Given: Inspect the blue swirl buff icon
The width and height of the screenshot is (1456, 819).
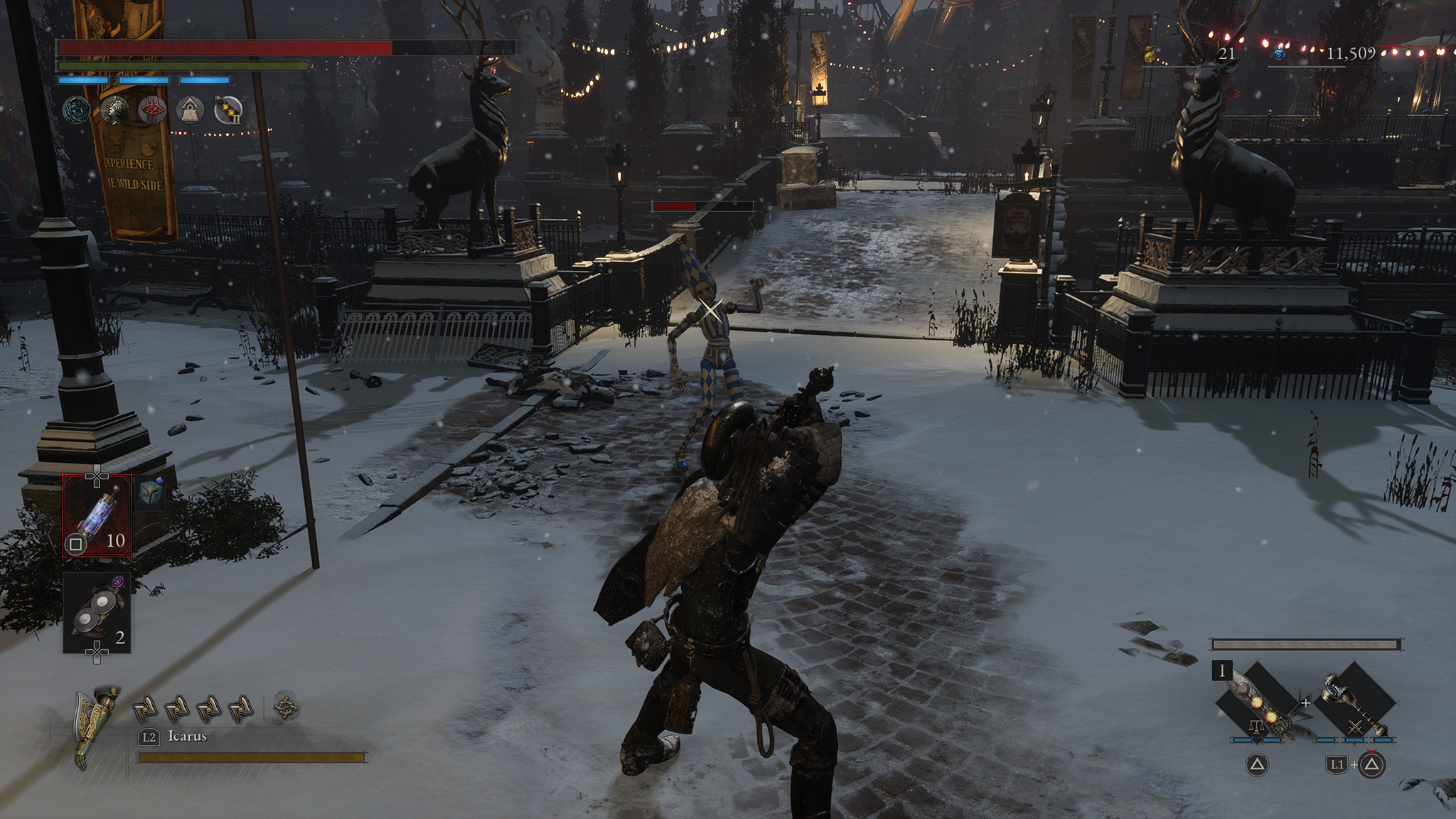Looking at the screenshot, I should tap(76, 110).
